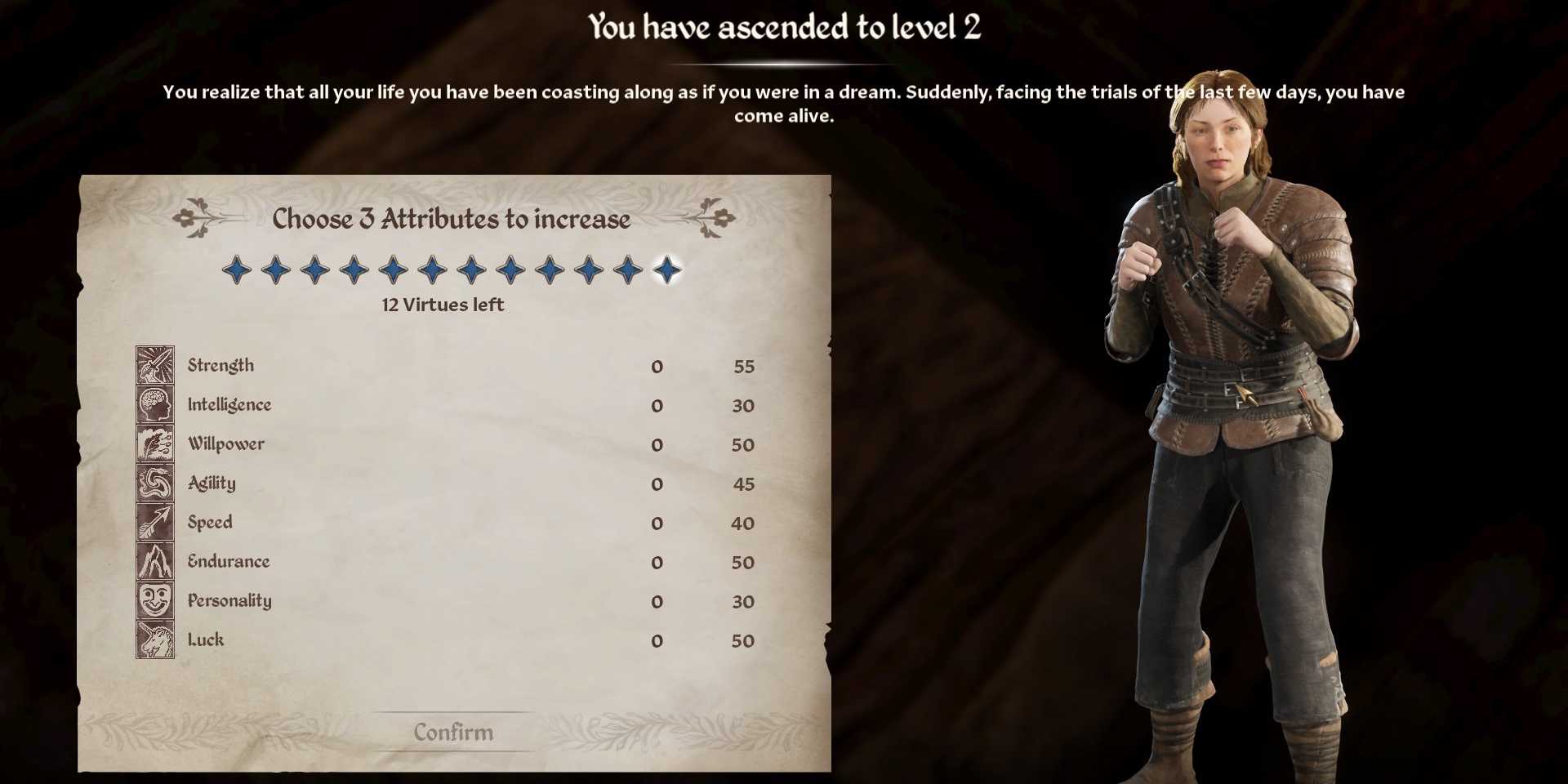The width and height of the screenshot is (1568, 784).
Task: Click the Intelligence brain icon
Action: click(155, 405)
